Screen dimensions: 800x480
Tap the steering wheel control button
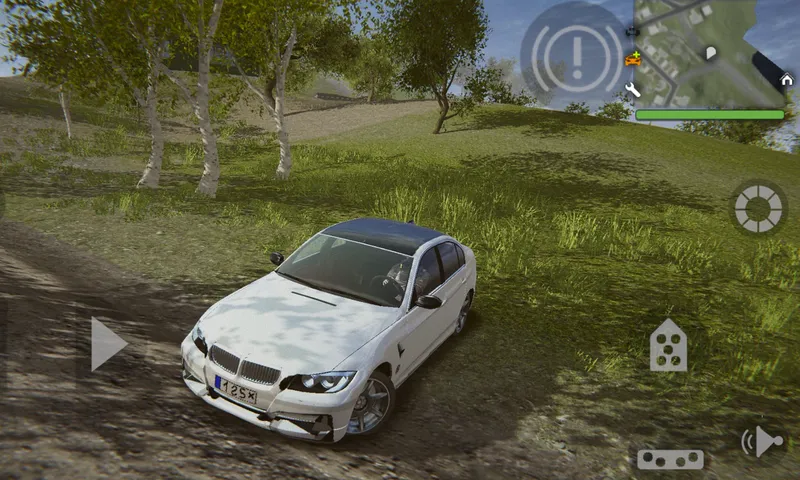758,207
